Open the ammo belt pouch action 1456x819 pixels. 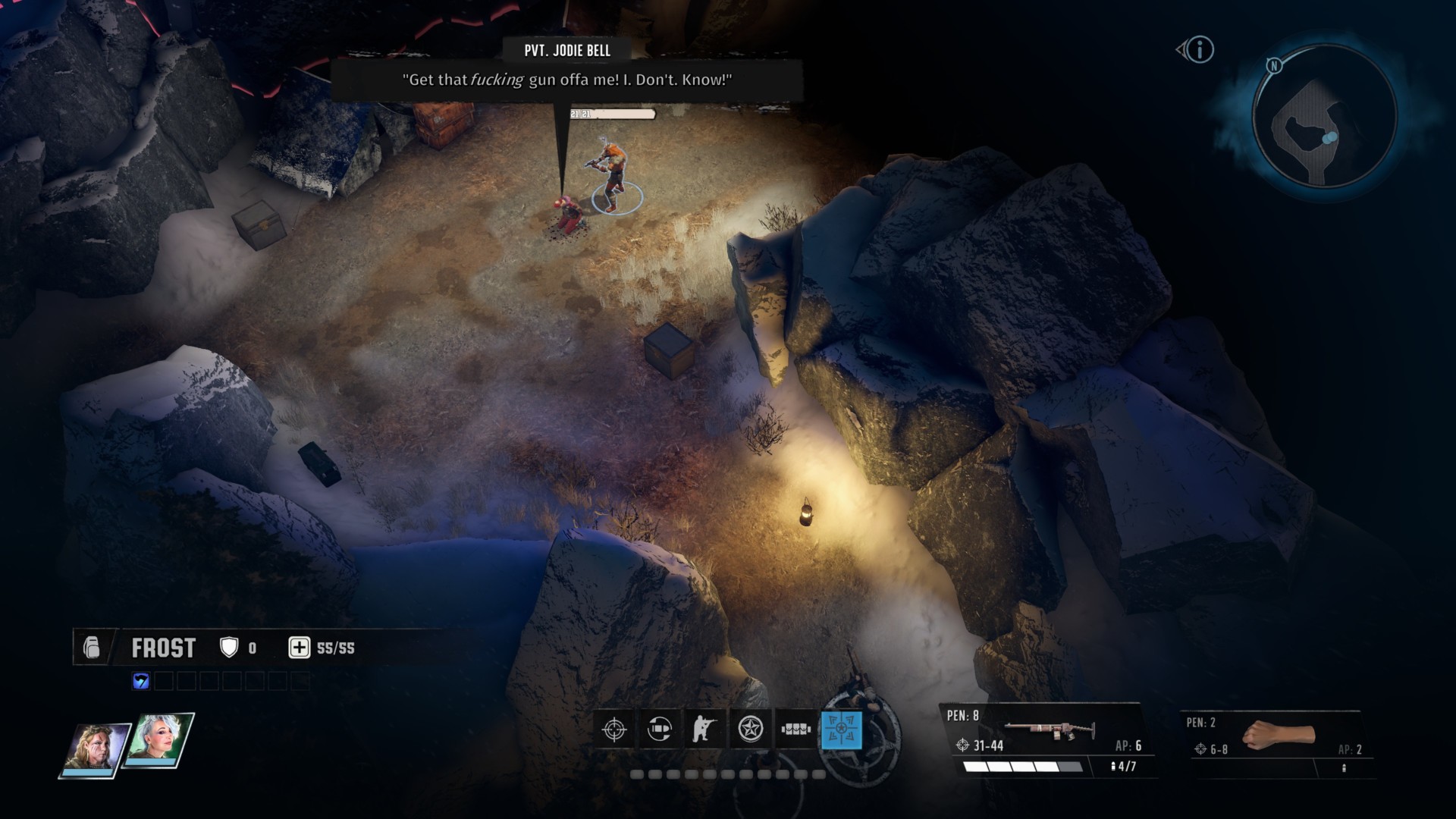[x=795, y=730]
